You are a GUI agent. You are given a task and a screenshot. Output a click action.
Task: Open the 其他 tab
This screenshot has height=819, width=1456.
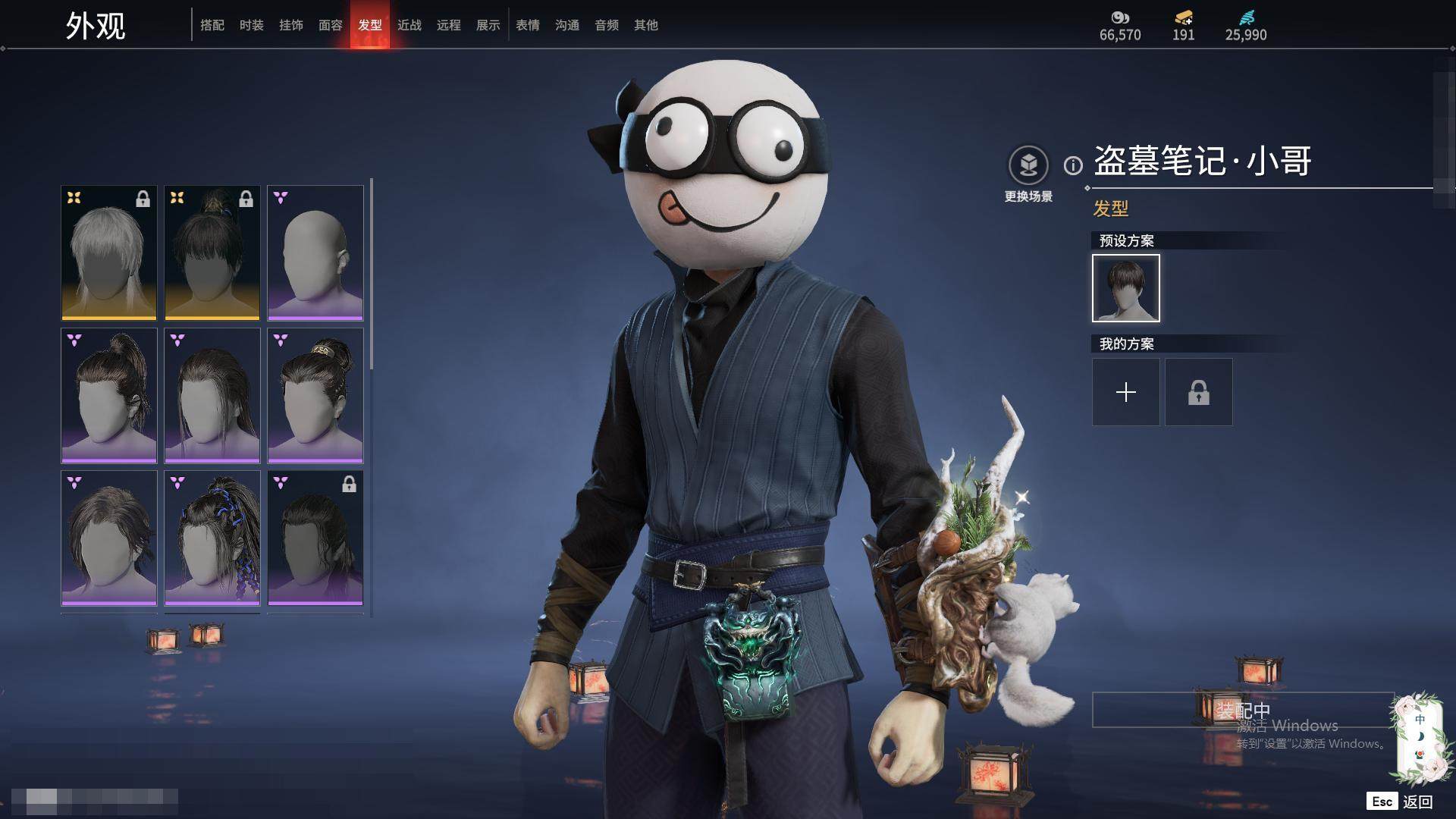(646, 25)
